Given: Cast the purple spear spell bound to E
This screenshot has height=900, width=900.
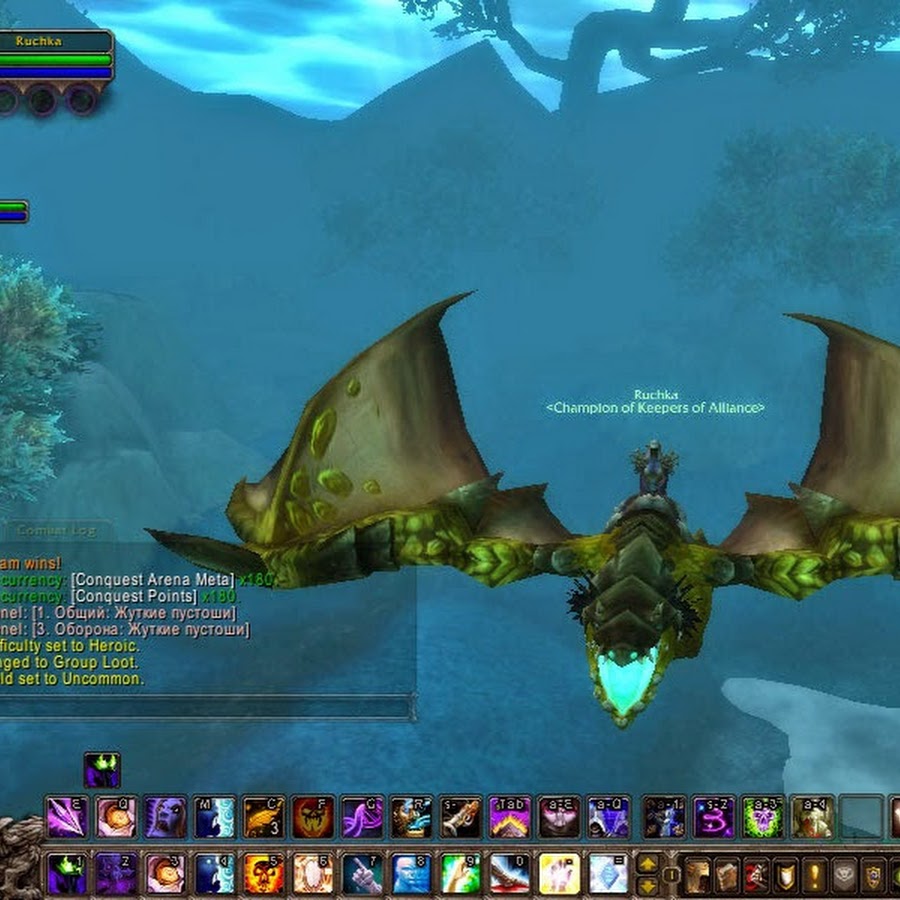Looking at the screenshot, I should 67,817.
